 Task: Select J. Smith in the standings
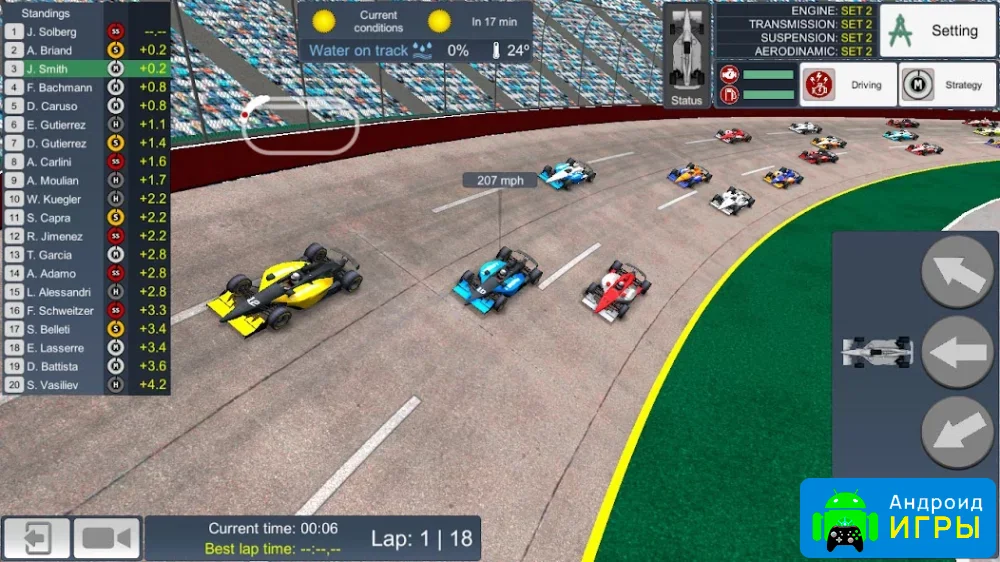tap(85, 69)
